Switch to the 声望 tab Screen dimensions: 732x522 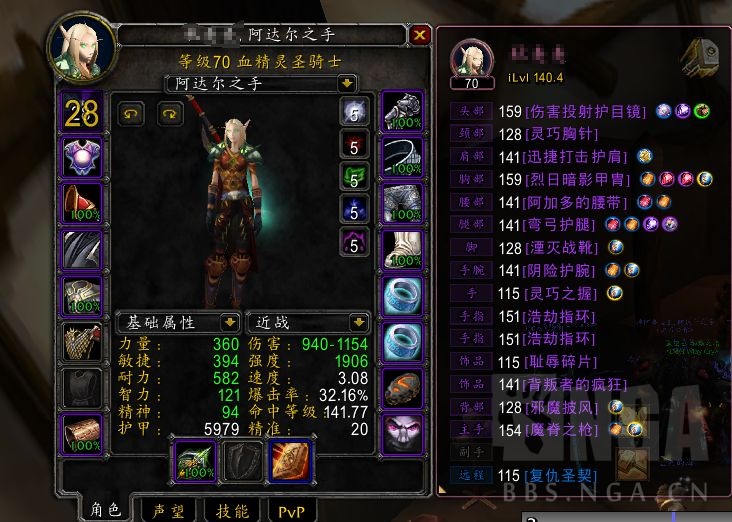pyautogui.click(x=166, y=509)
